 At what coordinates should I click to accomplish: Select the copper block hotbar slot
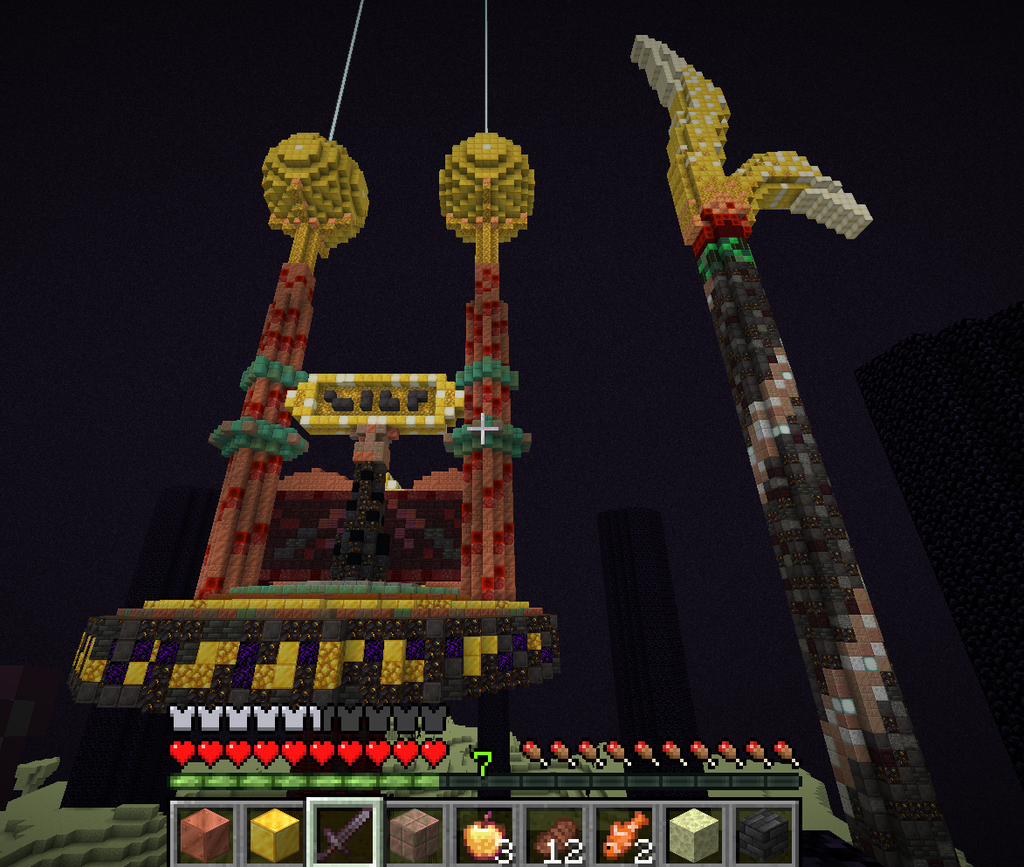click(205, 834)
